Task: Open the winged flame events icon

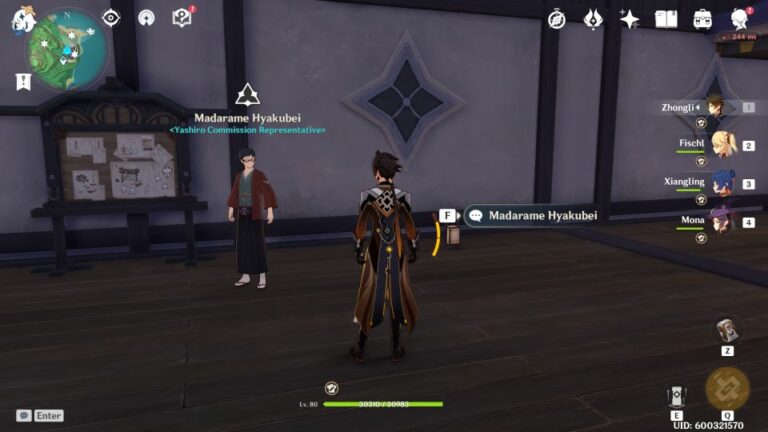Action: [x=593, y=19]
